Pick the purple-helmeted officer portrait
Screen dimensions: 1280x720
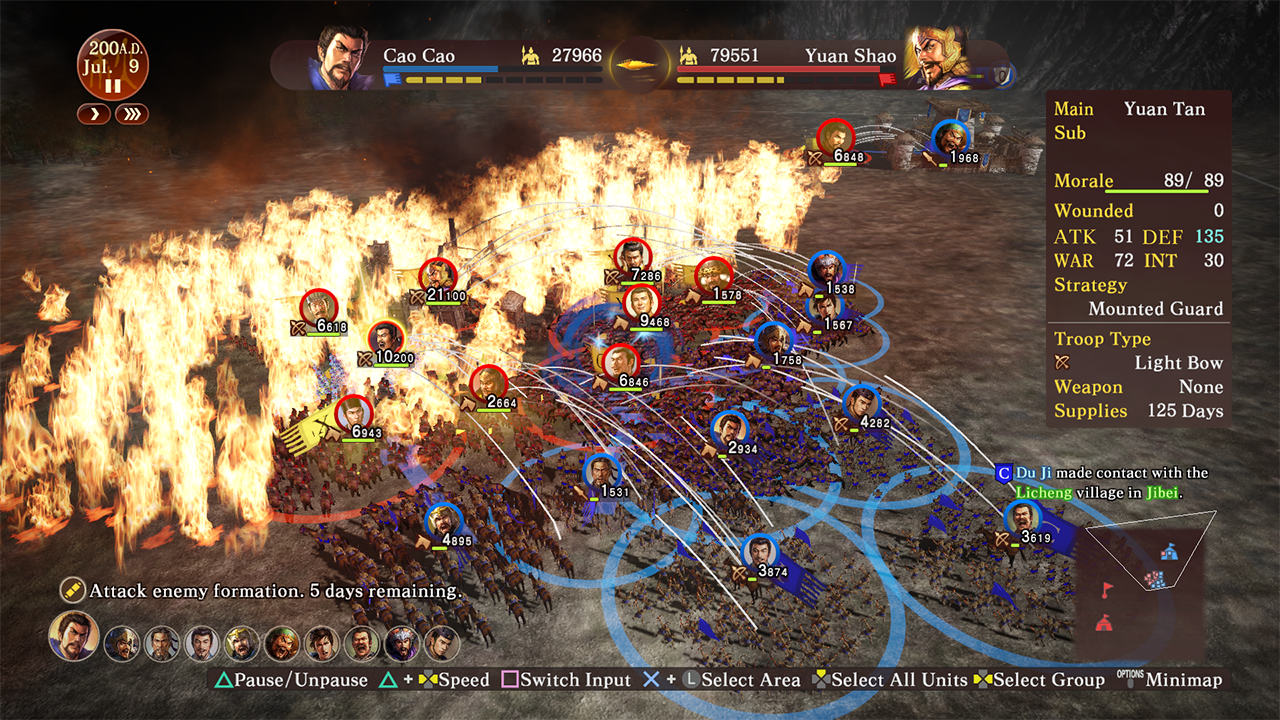[402, 643]
